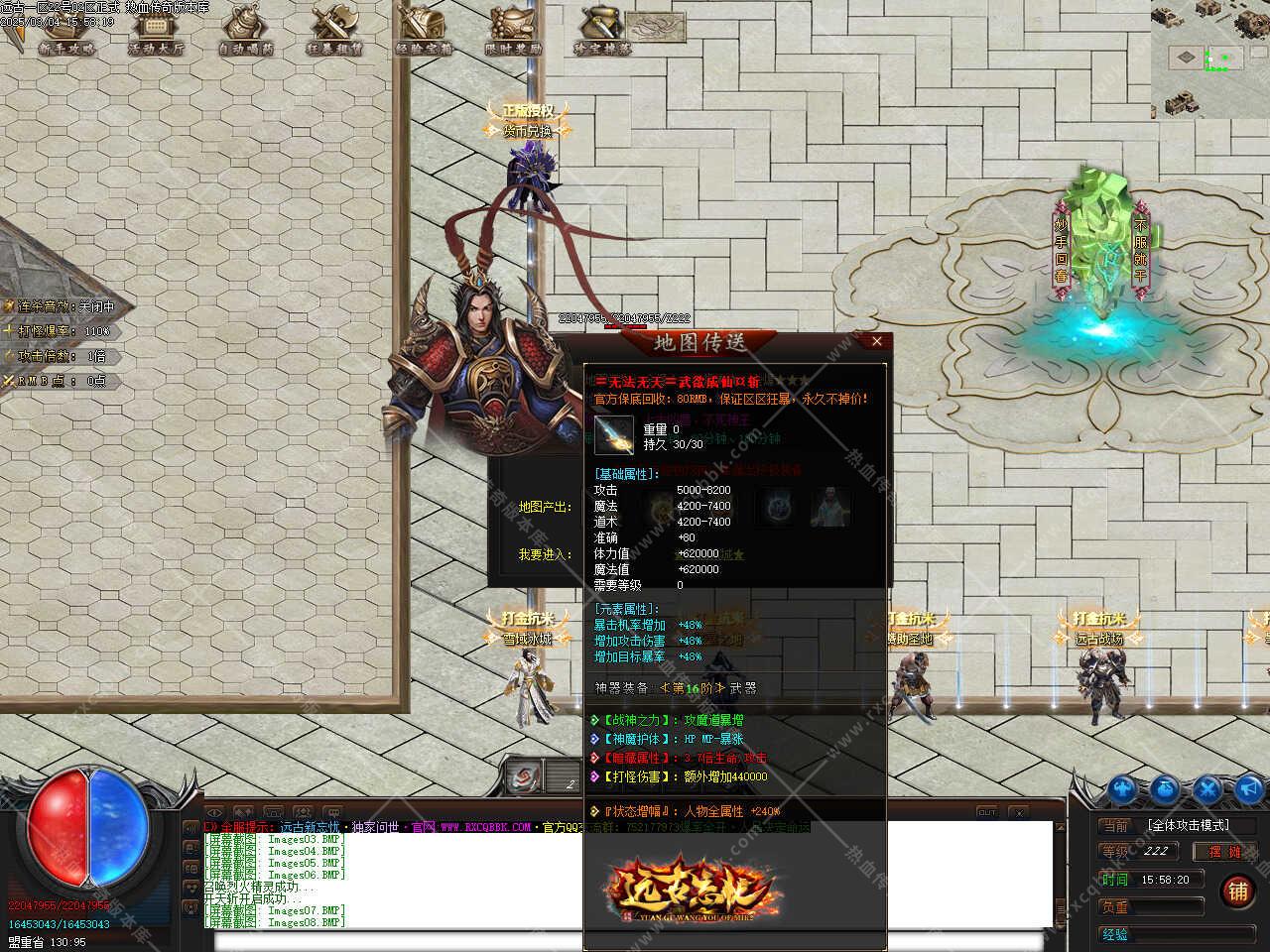
Task: Click the blue megaphone orb button
Action: [1249, 789]
